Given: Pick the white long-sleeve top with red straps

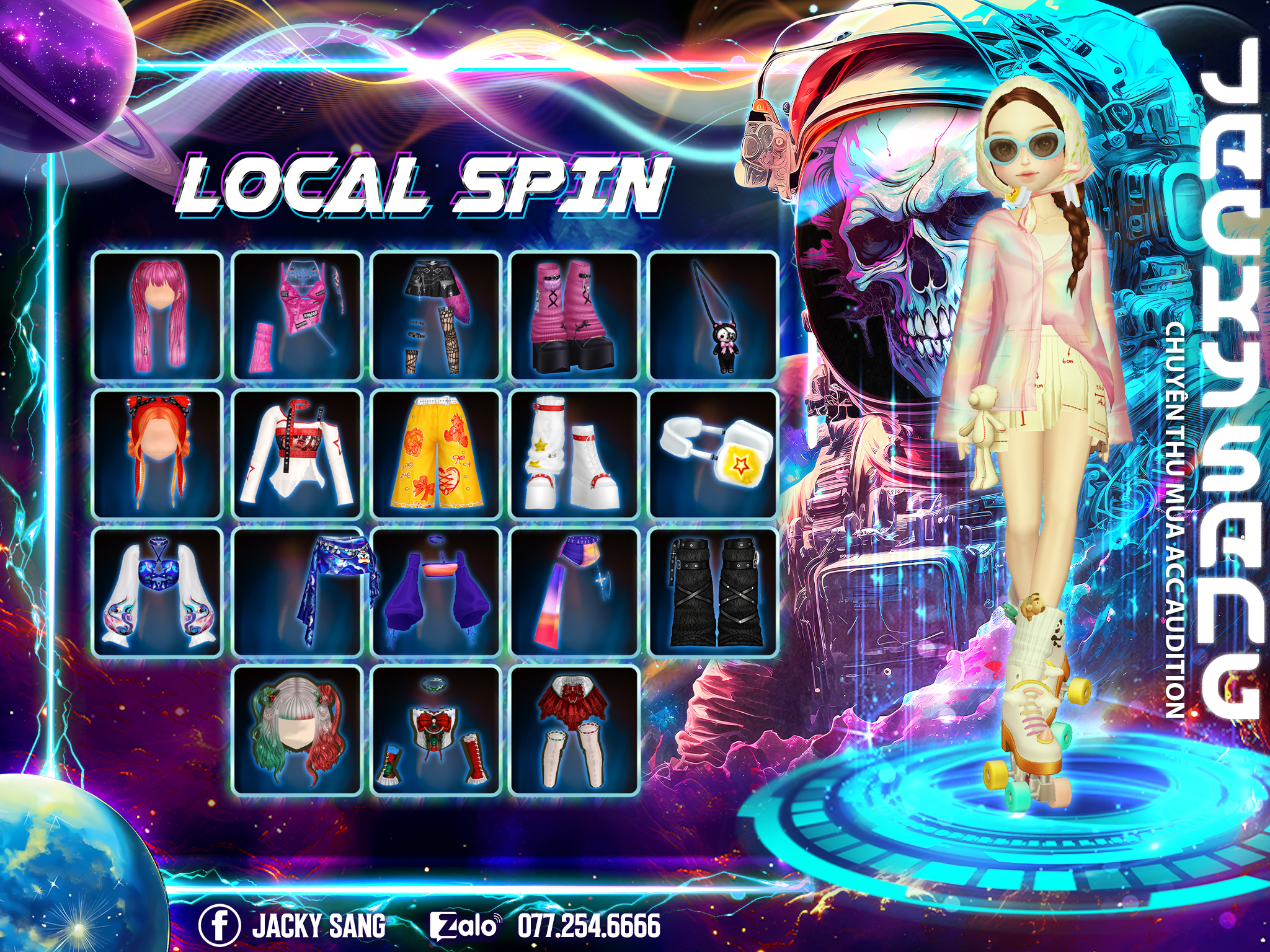Looking at the screenshot, I should (x=296, y=454).
